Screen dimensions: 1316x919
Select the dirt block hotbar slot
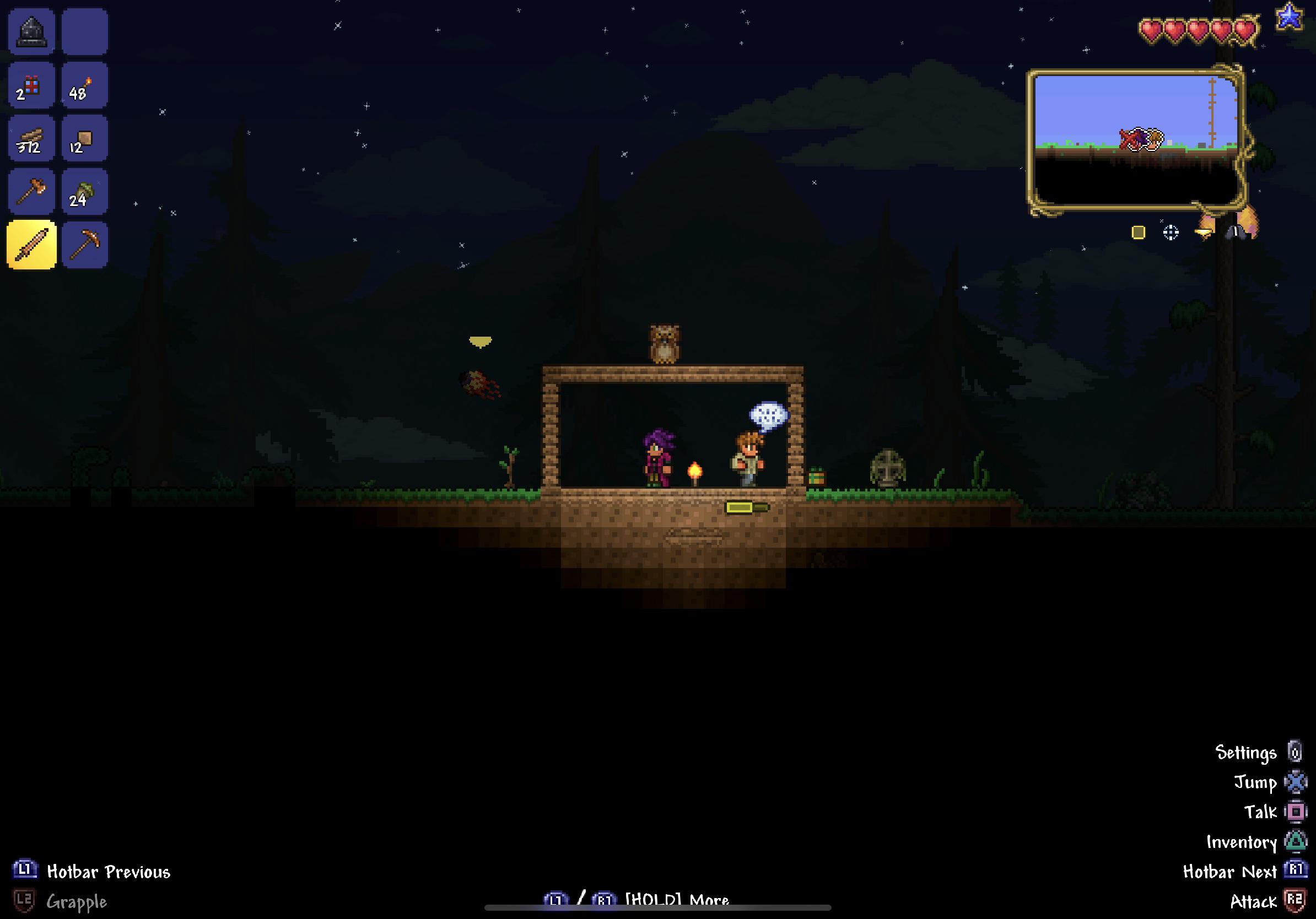point(85,139)
